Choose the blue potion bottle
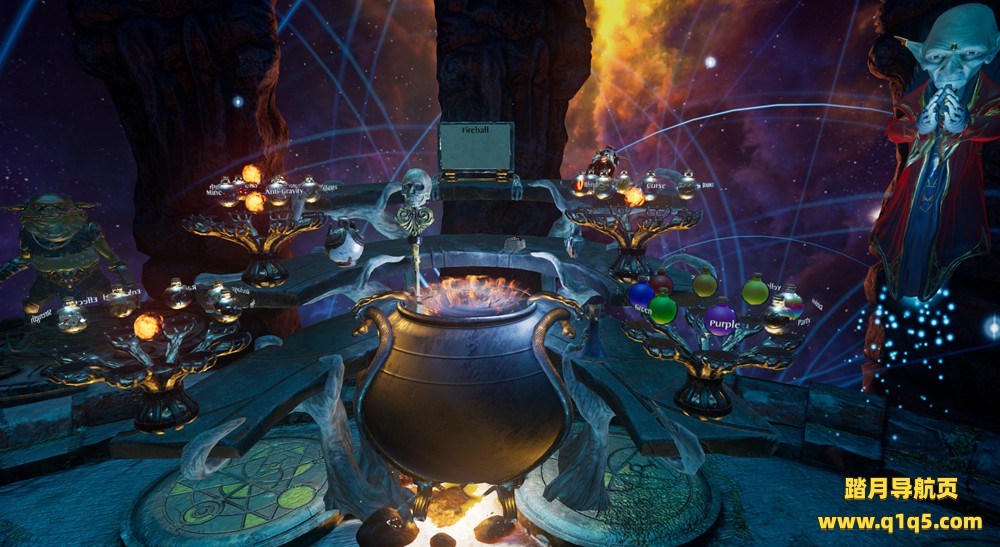 (x=641, y=294)
